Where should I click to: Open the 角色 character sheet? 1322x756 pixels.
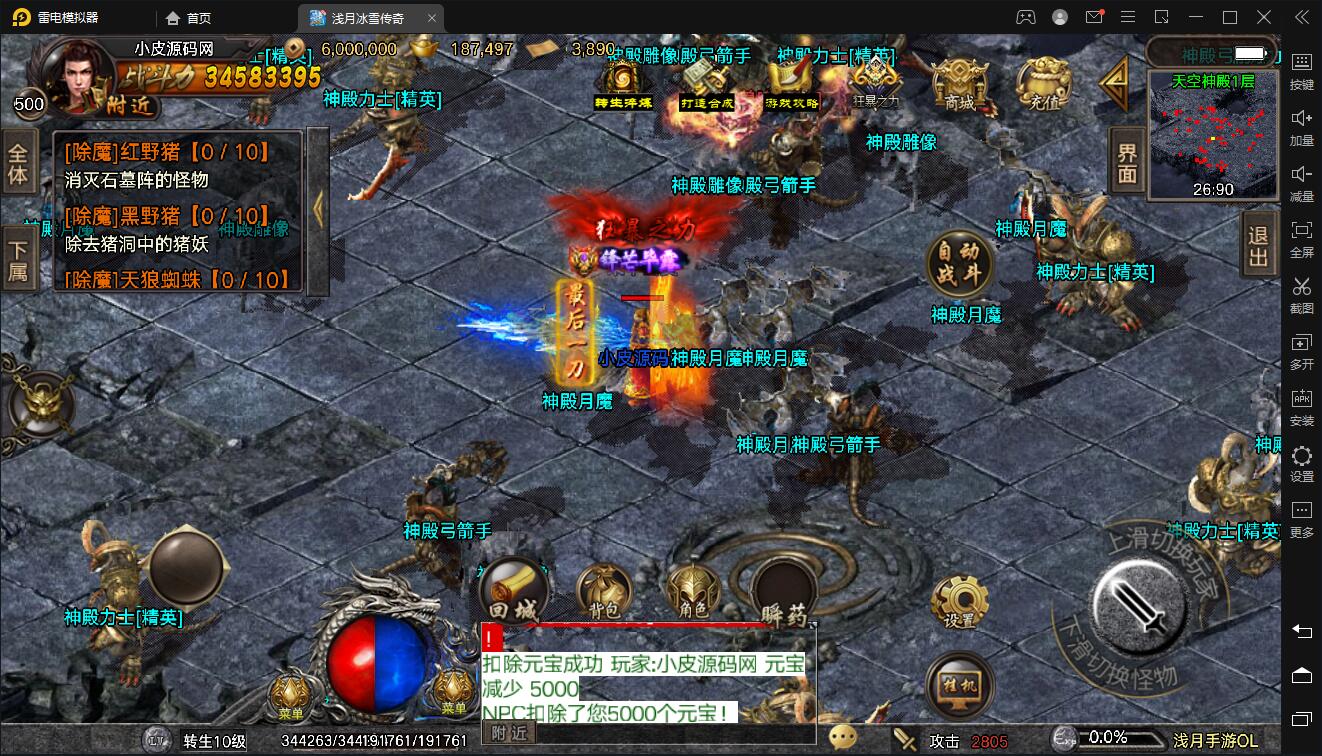click(693, 590)
